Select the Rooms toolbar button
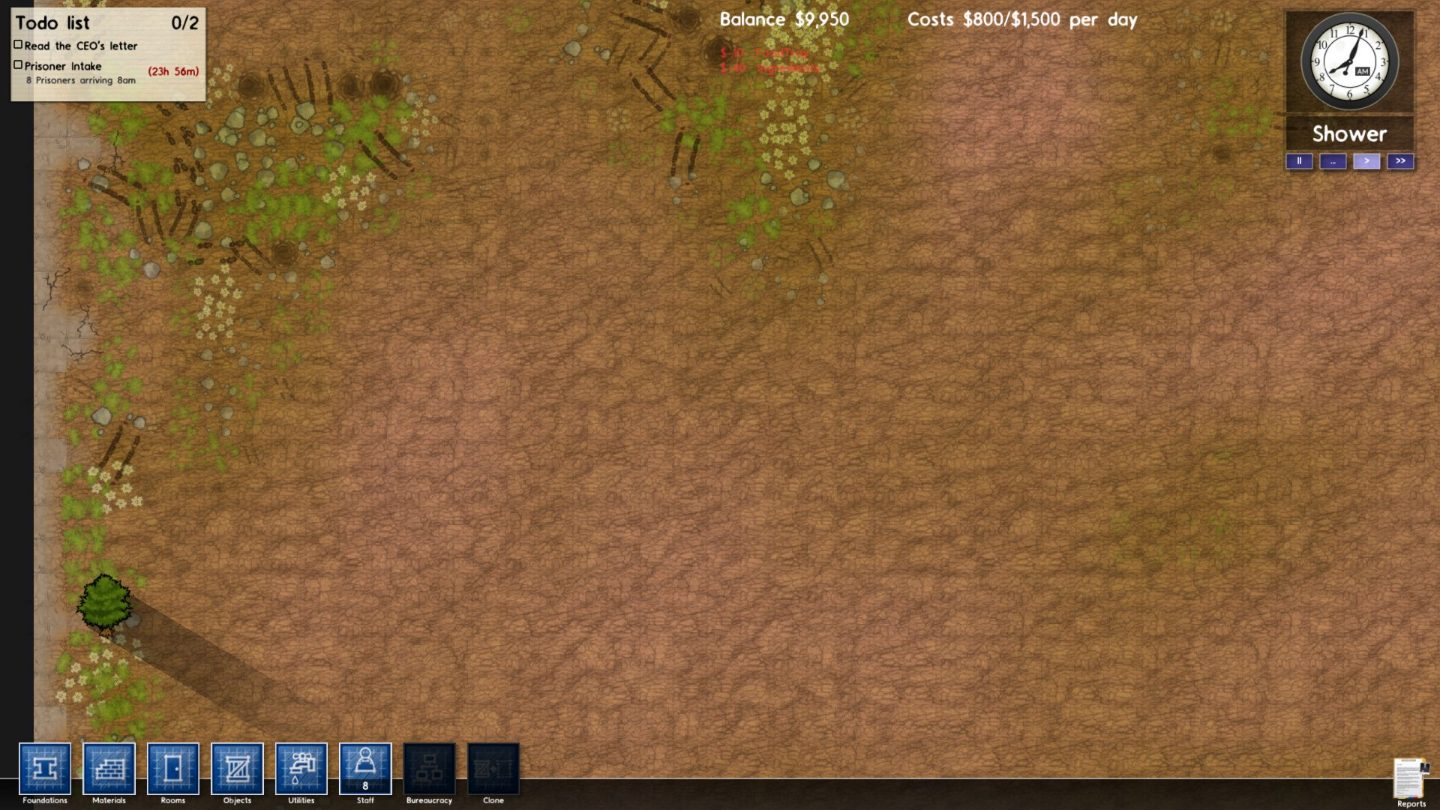 173,768
